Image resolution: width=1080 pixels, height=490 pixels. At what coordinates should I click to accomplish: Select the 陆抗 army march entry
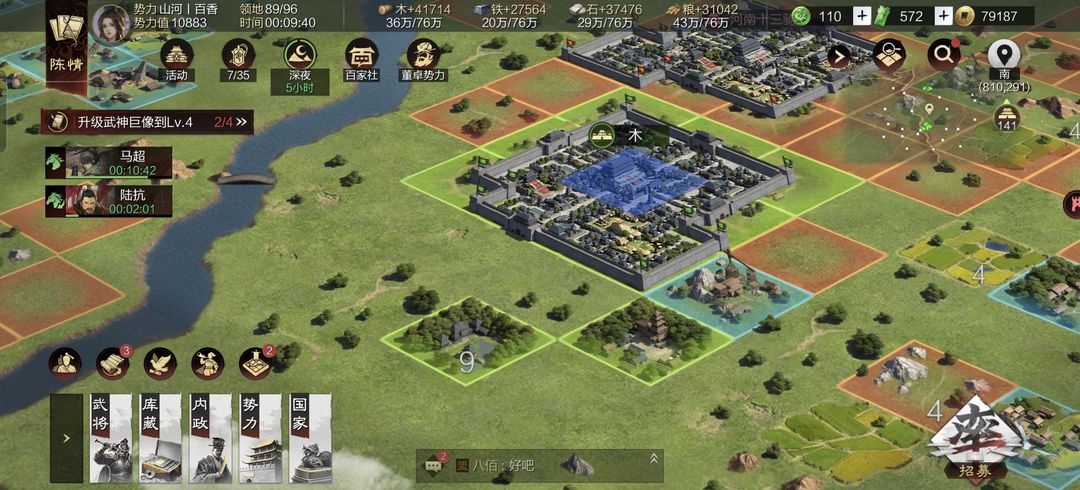108,200
